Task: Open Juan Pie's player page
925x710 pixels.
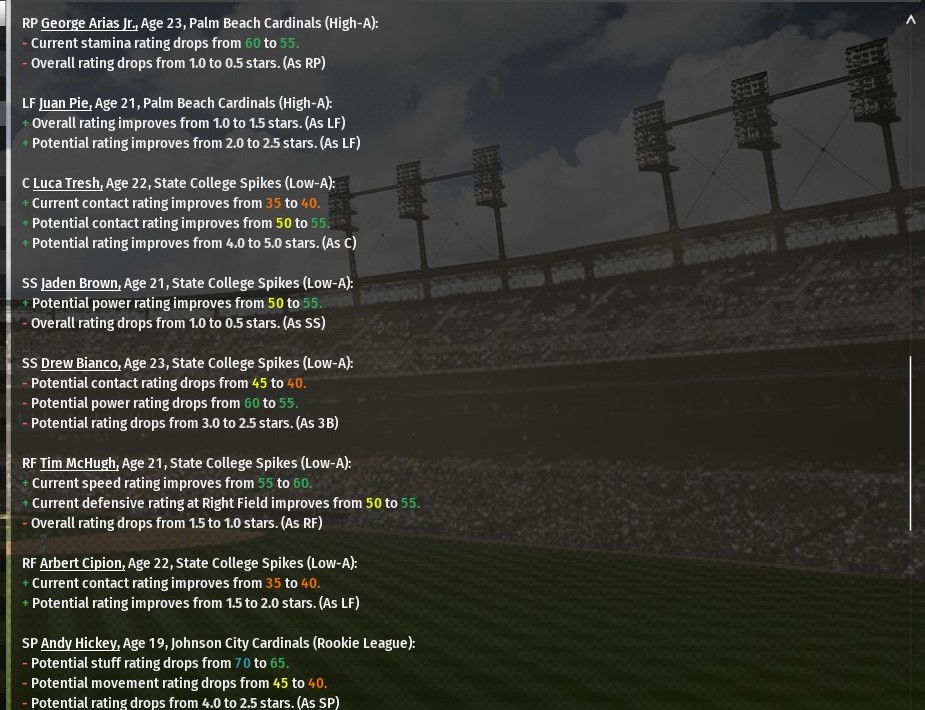Action: (65, 103)
